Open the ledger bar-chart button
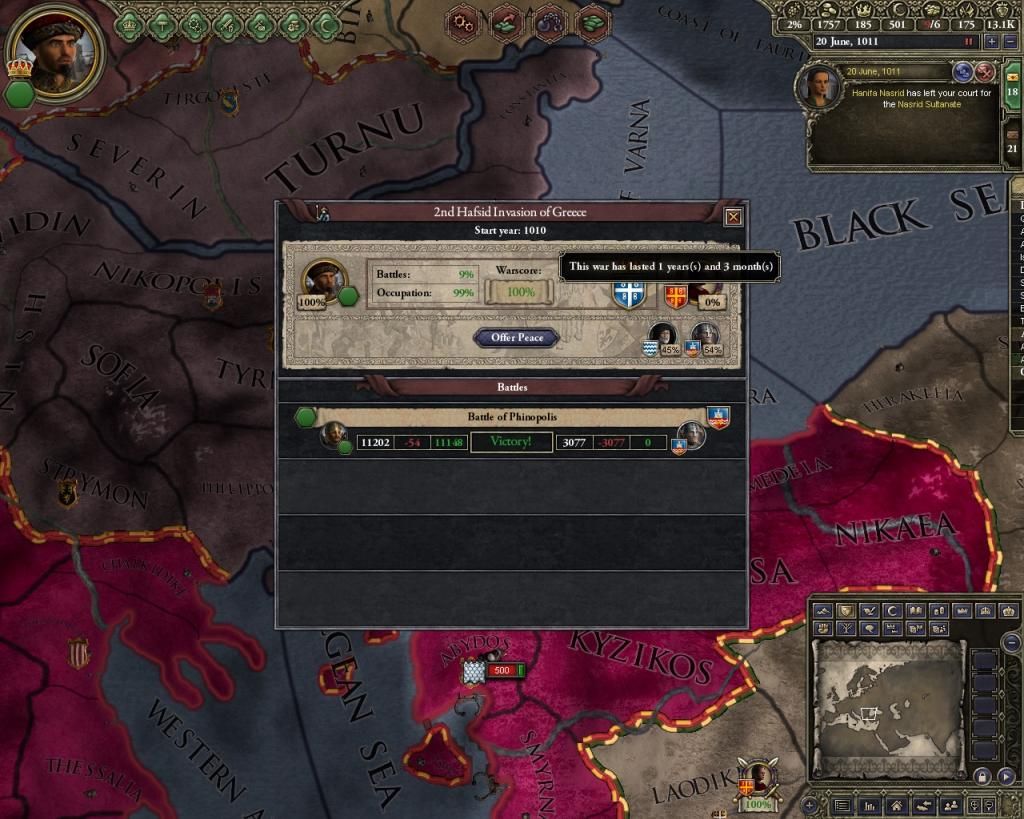 [x=871, y=805]
